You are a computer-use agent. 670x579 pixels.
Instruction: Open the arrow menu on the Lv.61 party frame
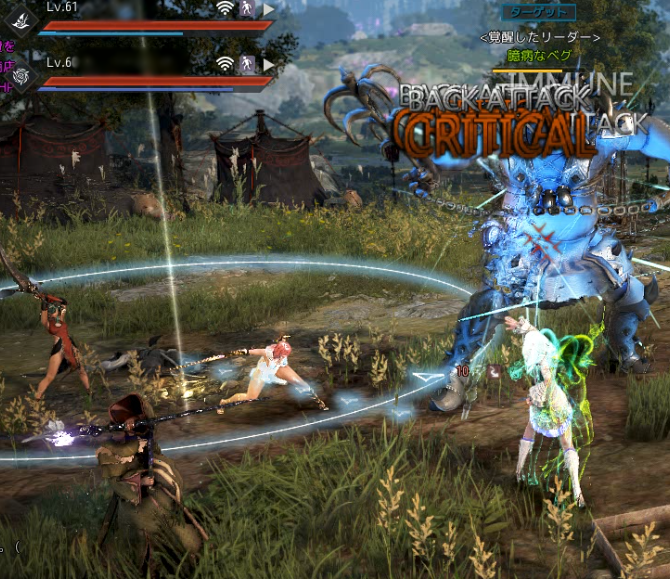[x=268, y=9]
